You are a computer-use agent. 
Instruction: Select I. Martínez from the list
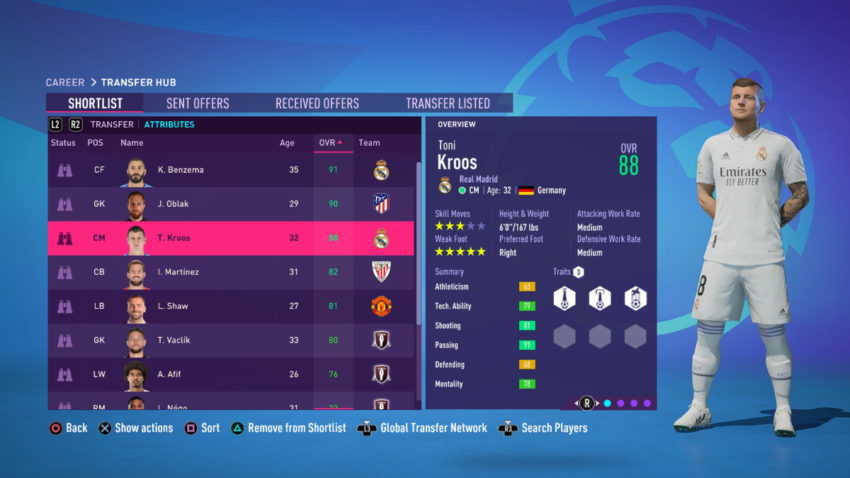click(231, 272)
